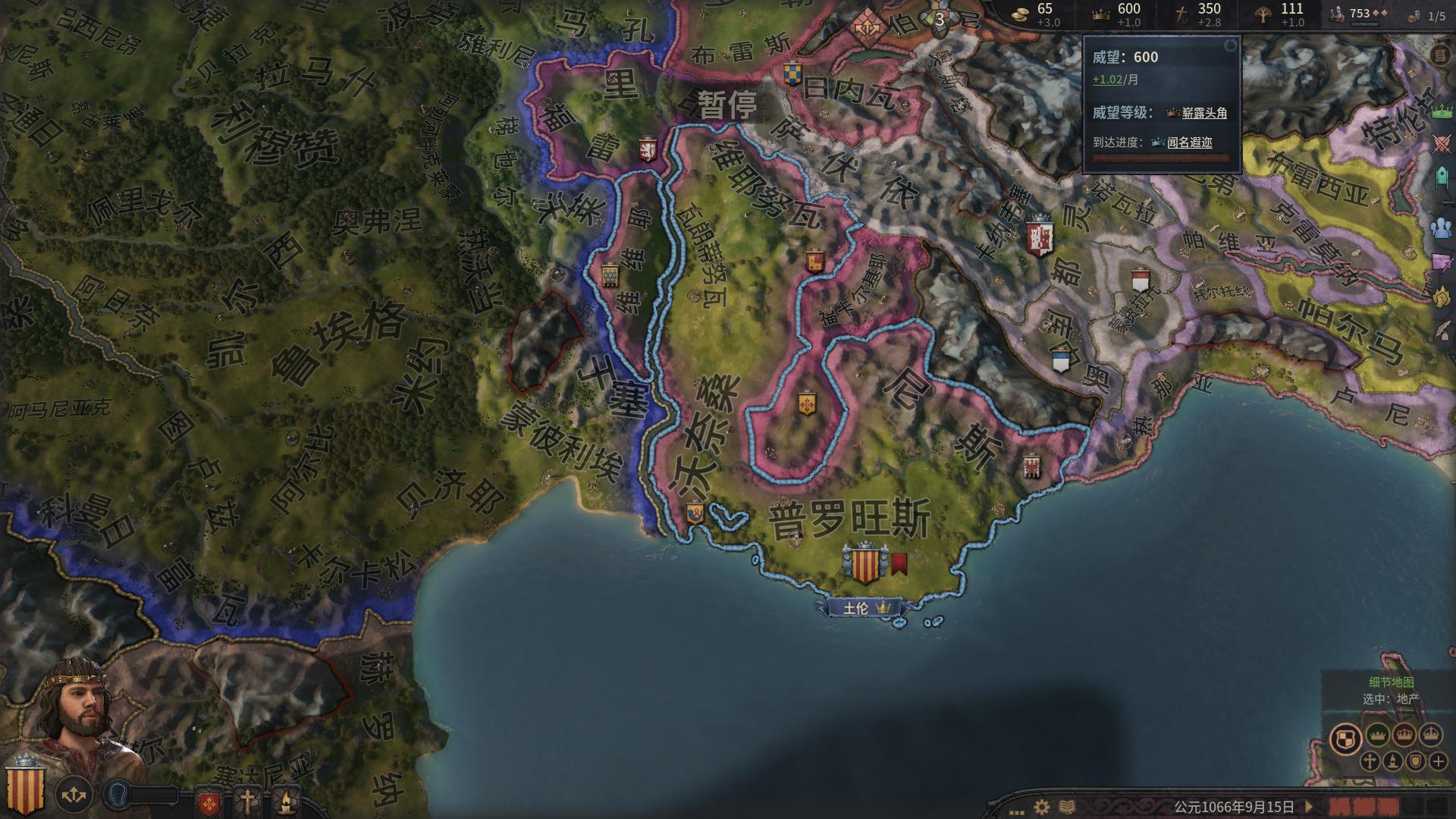This screenshot has height=819, width=1456.
Task: Open the council menu with blue figures
Action: pyautogui.click(x=1441, y=227)
